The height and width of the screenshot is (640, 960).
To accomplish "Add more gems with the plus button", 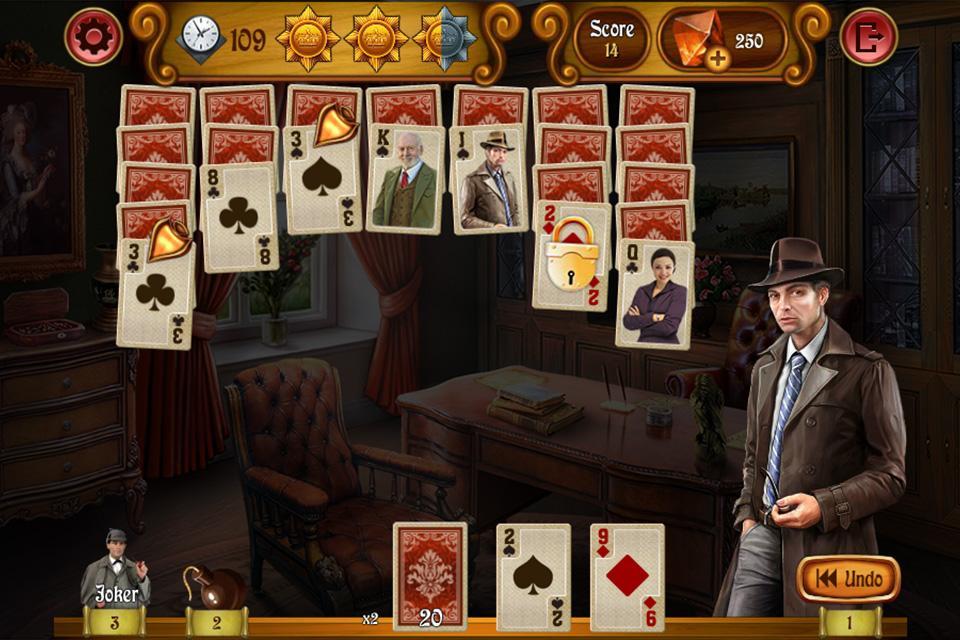I will (x=716, y=58).
